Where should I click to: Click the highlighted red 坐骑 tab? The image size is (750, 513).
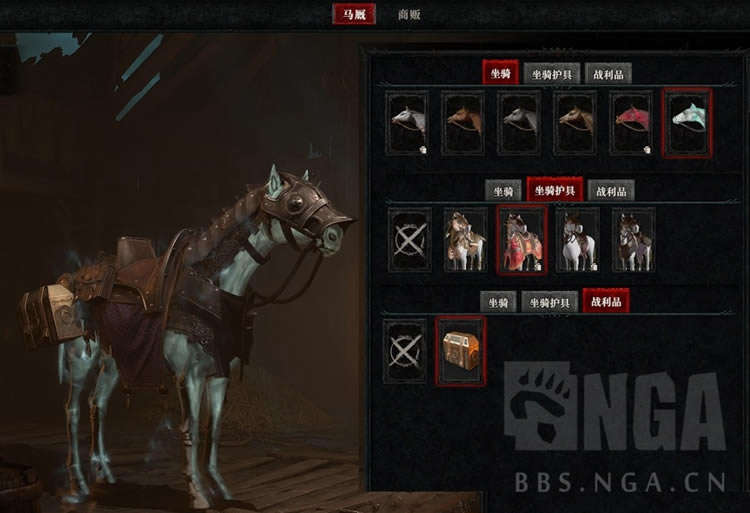[x=500, y=73]
